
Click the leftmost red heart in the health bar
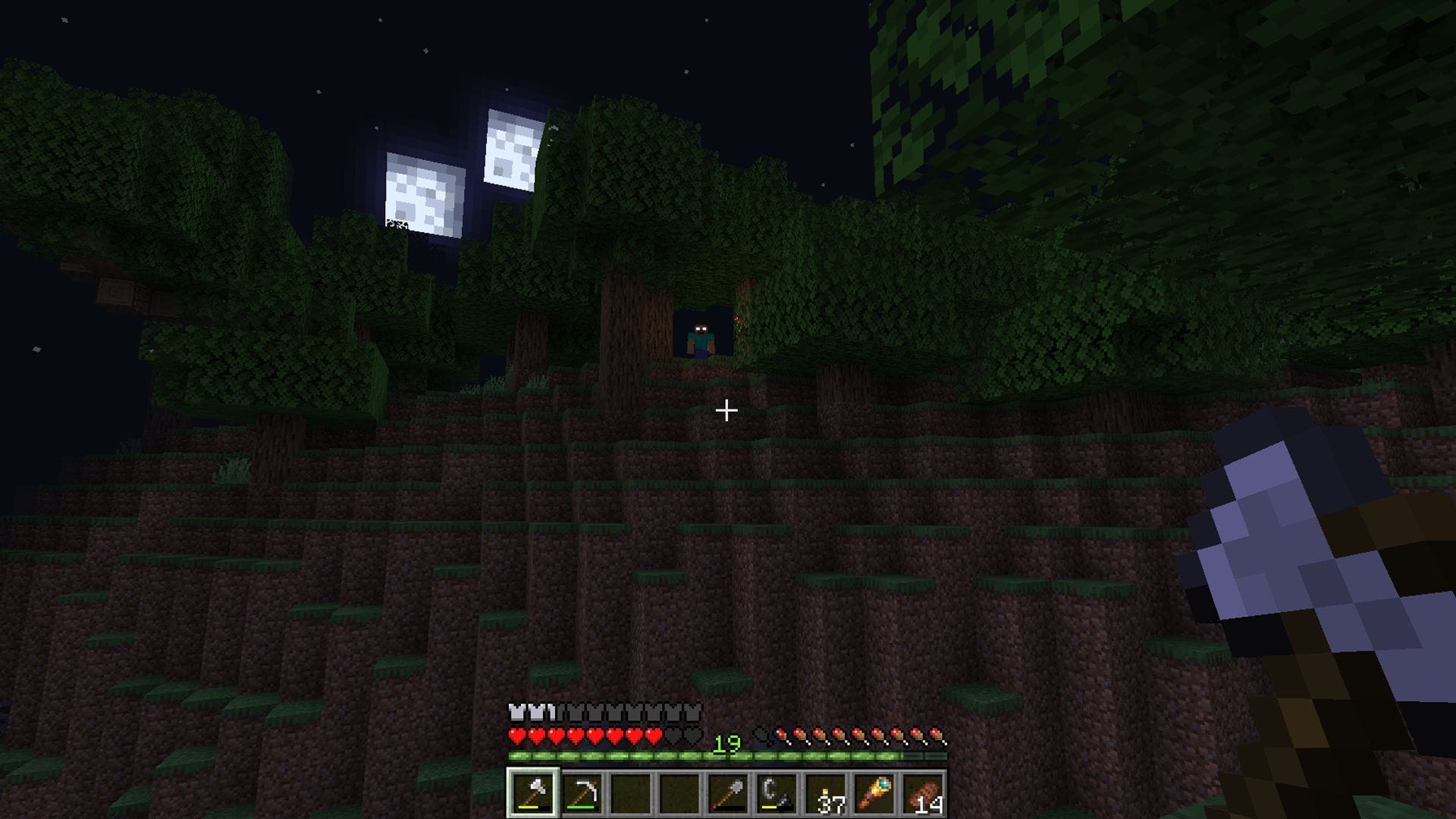(517, 736)
